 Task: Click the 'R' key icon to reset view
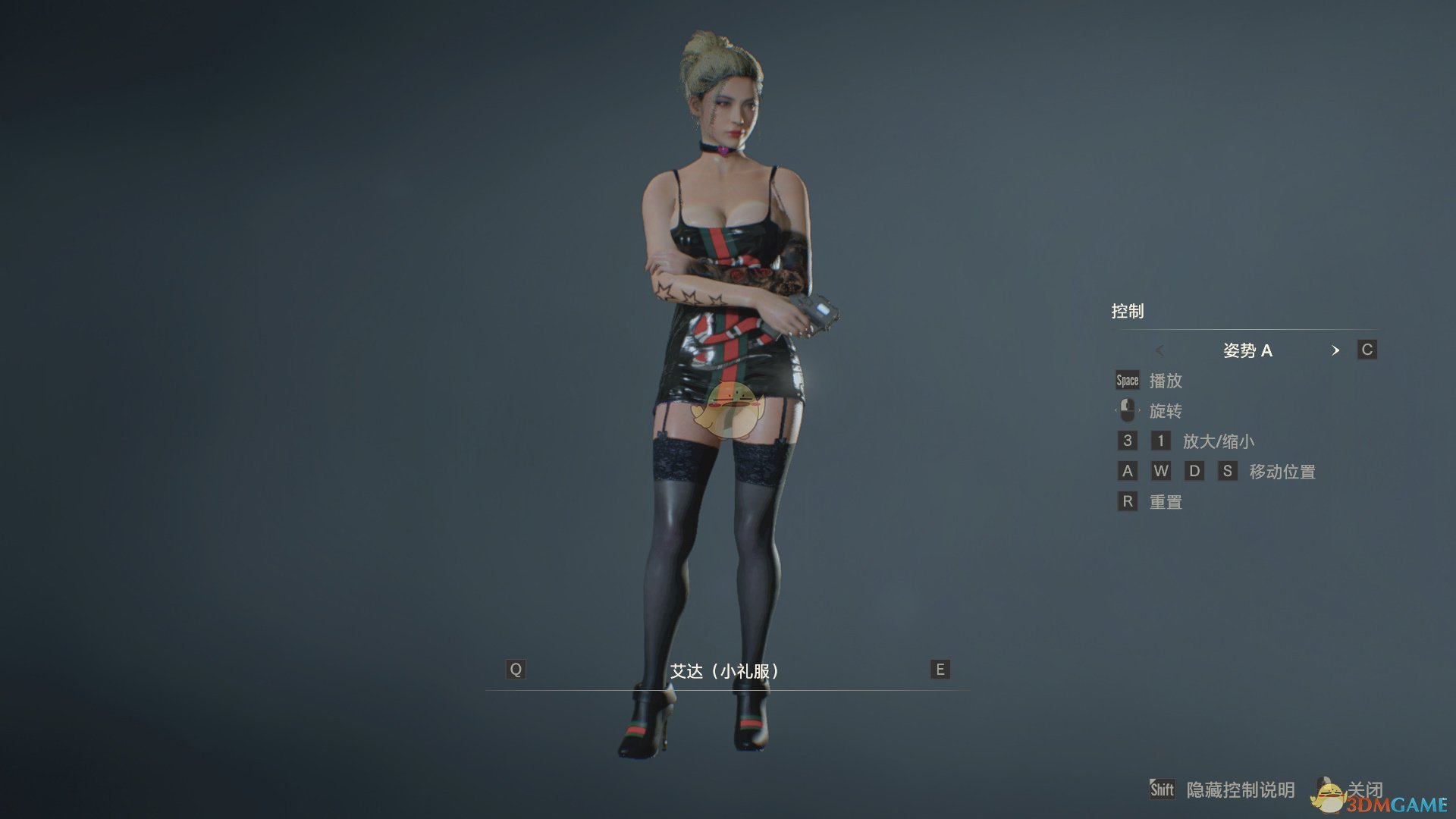coord(1126,501)
